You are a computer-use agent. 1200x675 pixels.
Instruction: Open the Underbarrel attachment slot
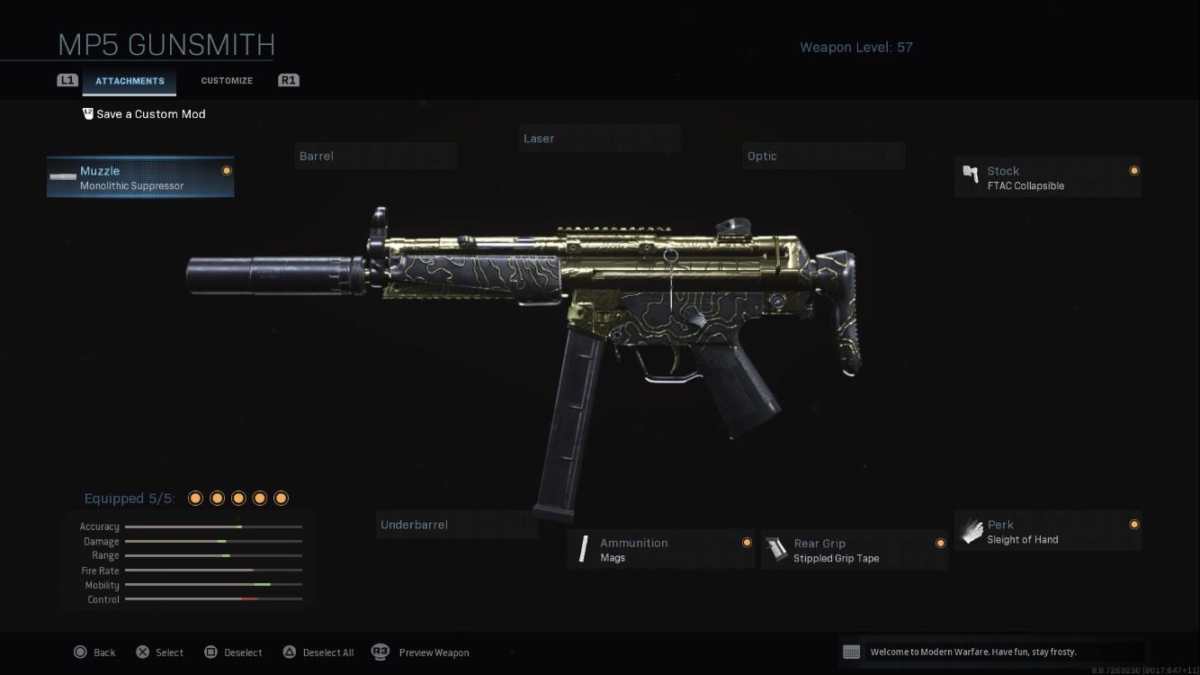click(x=457, y=525)
